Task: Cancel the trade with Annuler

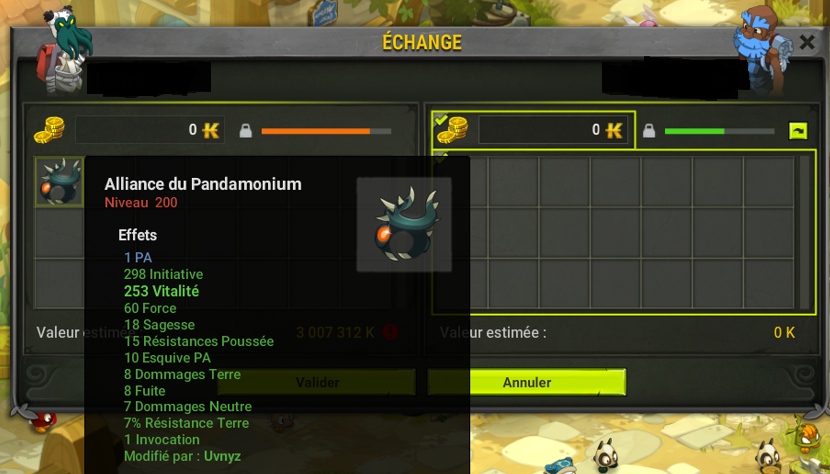Action: click(527, 382)
